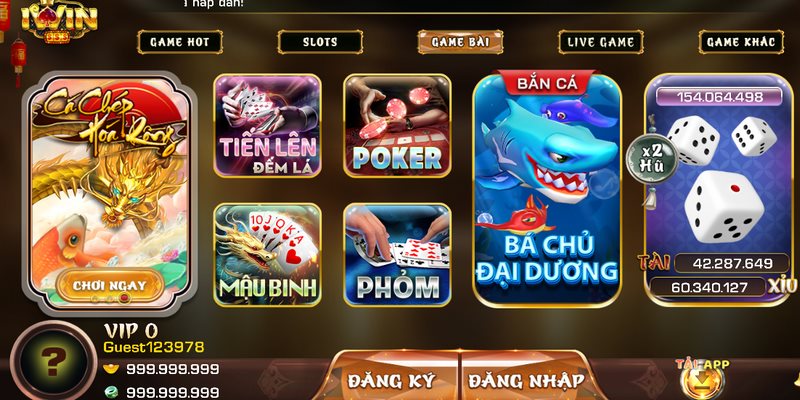Open the Game Khác tab
800x400 pixels.
coord(740,42)
